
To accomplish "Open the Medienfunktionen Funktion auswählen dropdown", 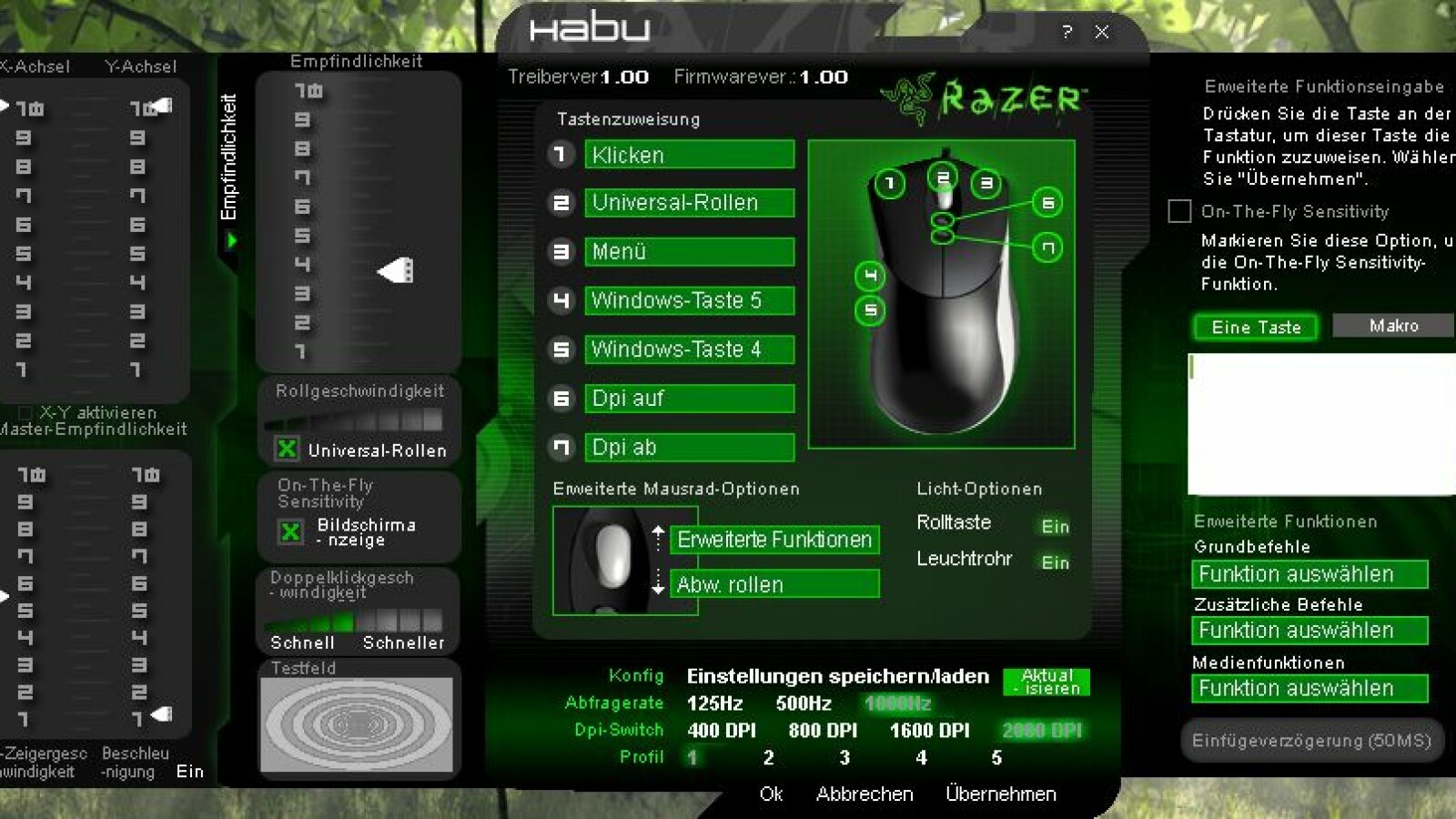I will 1309,689.
